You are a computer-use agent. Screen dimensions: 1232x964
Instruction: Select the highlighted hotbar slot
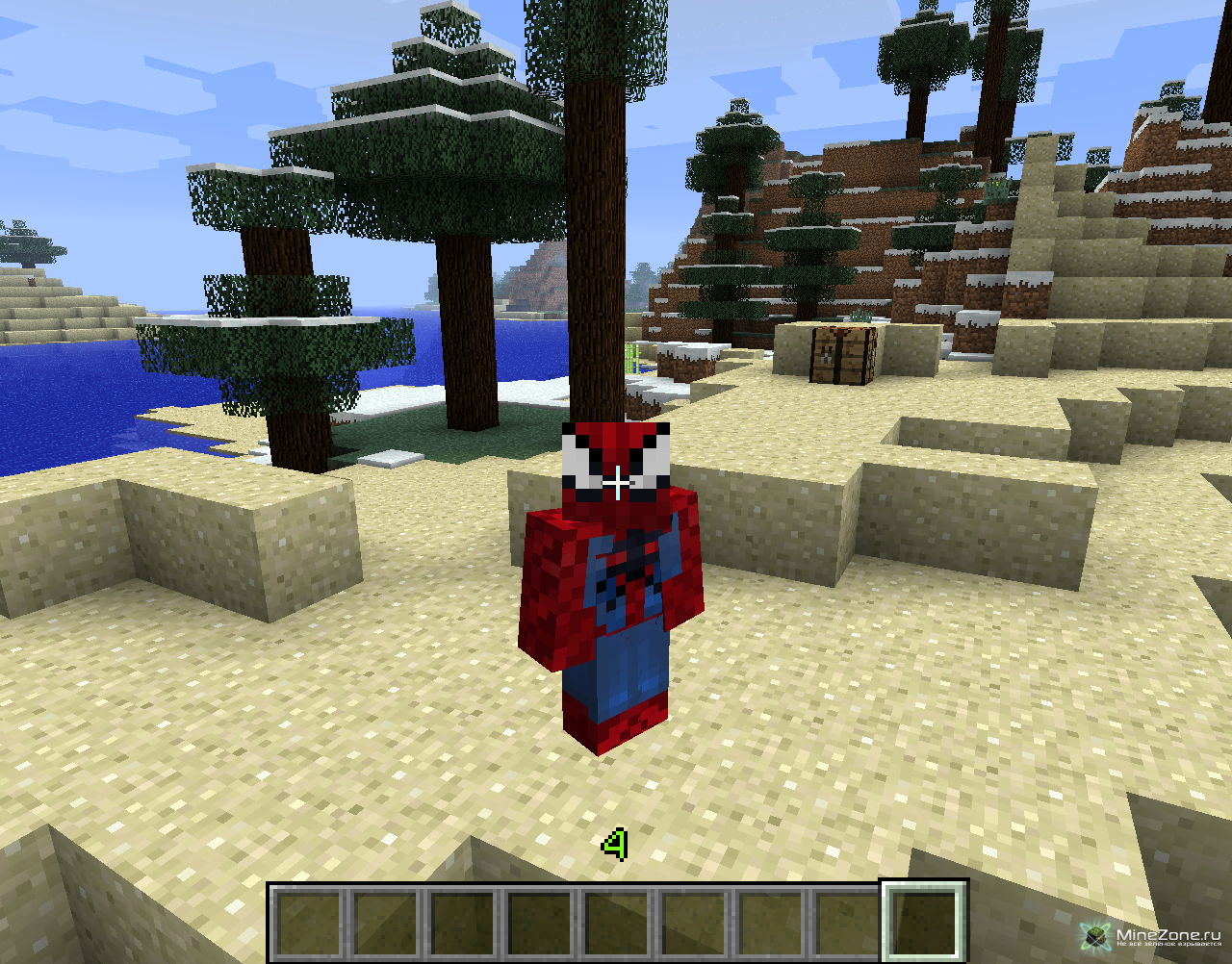[924, 923]
